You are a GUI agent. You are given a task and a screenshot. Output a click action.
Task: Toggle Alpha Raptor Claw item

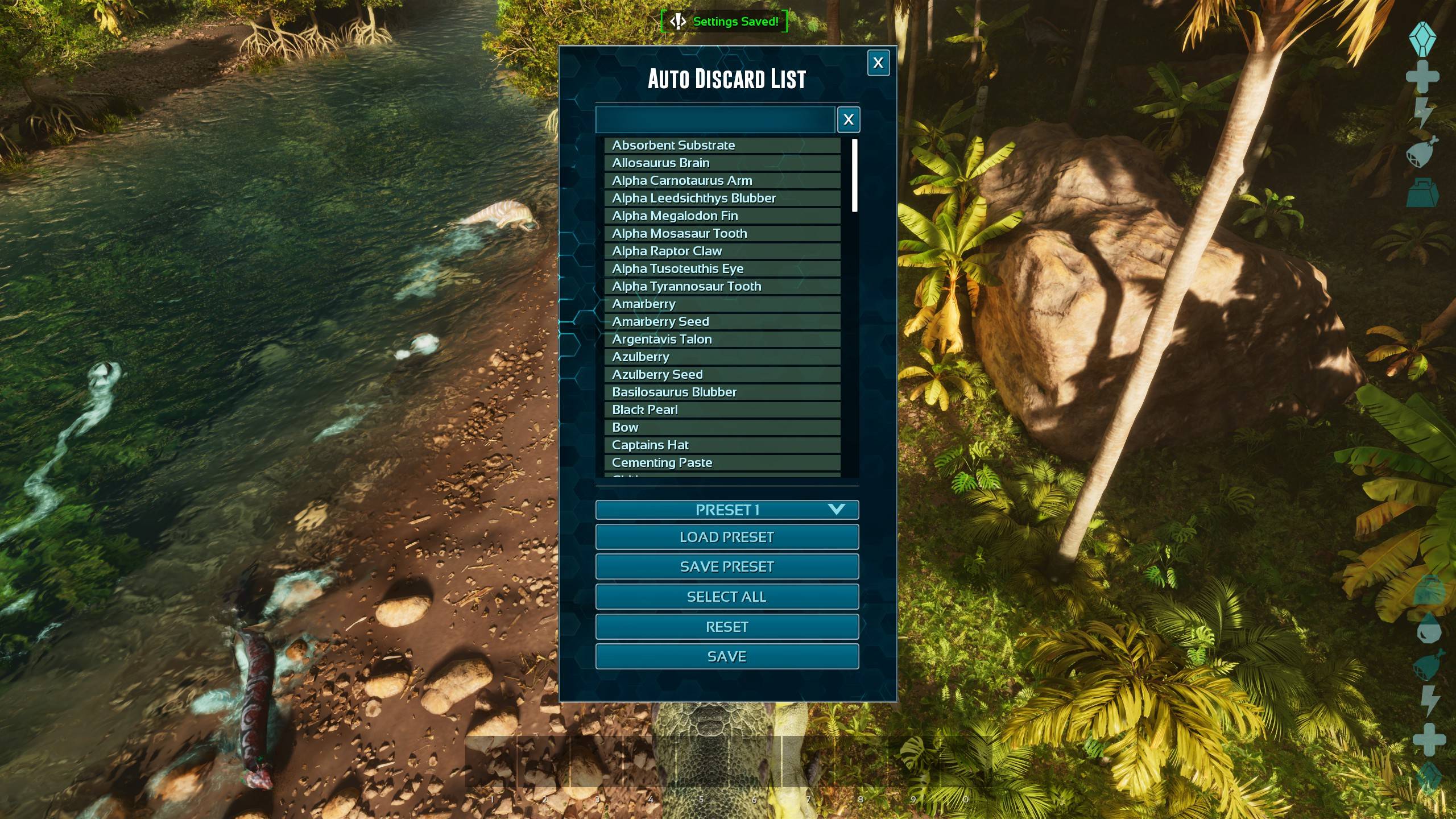(x=722, y=251)
